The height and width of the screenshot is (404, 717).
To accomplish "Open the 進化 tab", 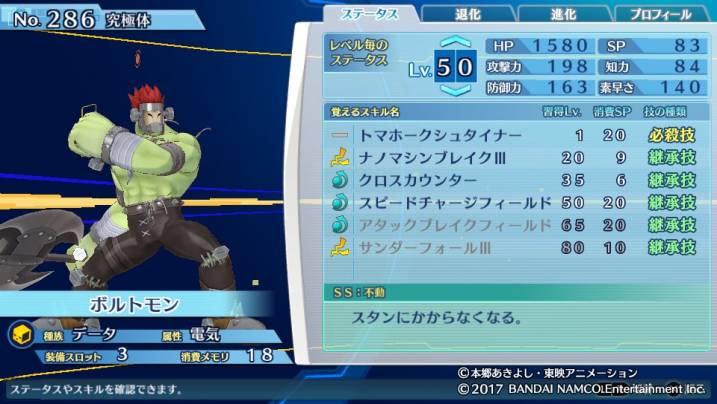I will 561,14.
